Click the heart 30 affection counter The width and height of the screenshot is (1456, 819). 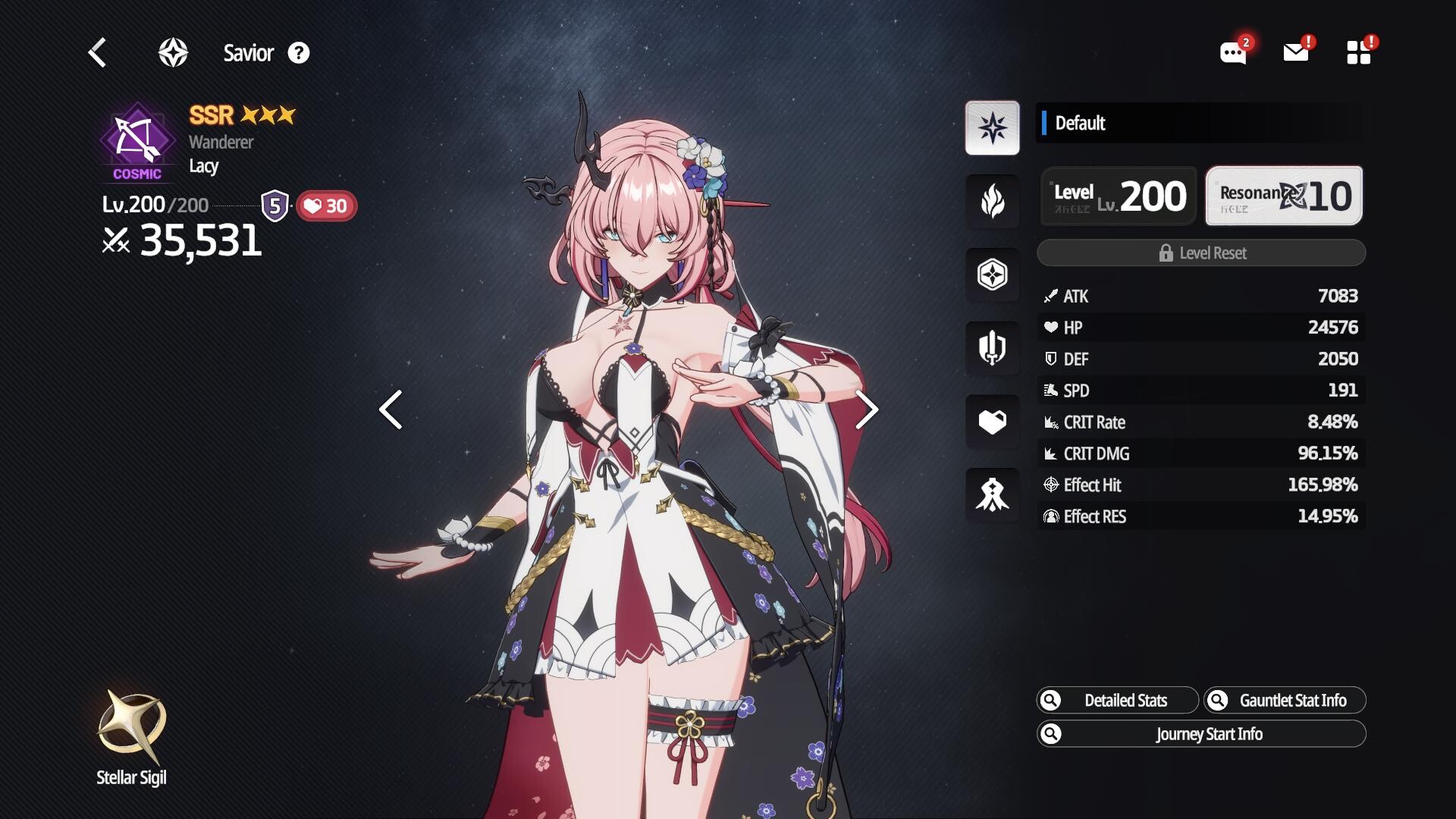pos(326,205)
